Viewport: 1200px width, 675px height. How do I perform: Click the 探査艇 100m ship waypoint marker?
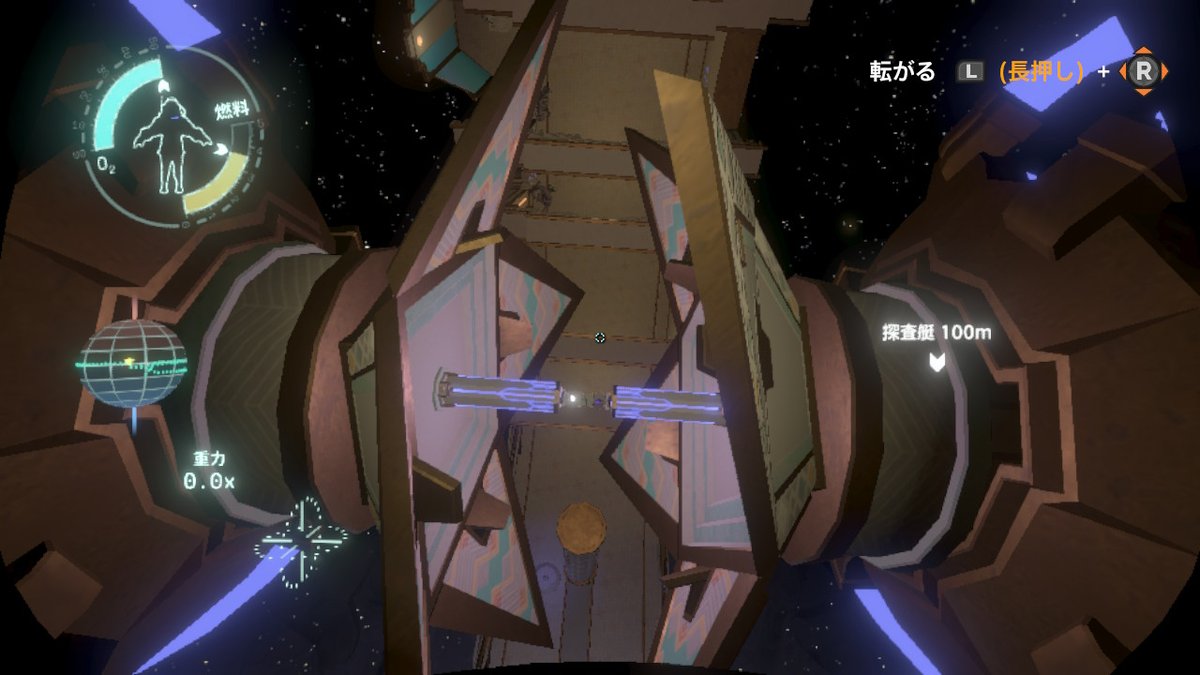coord(936,361)
